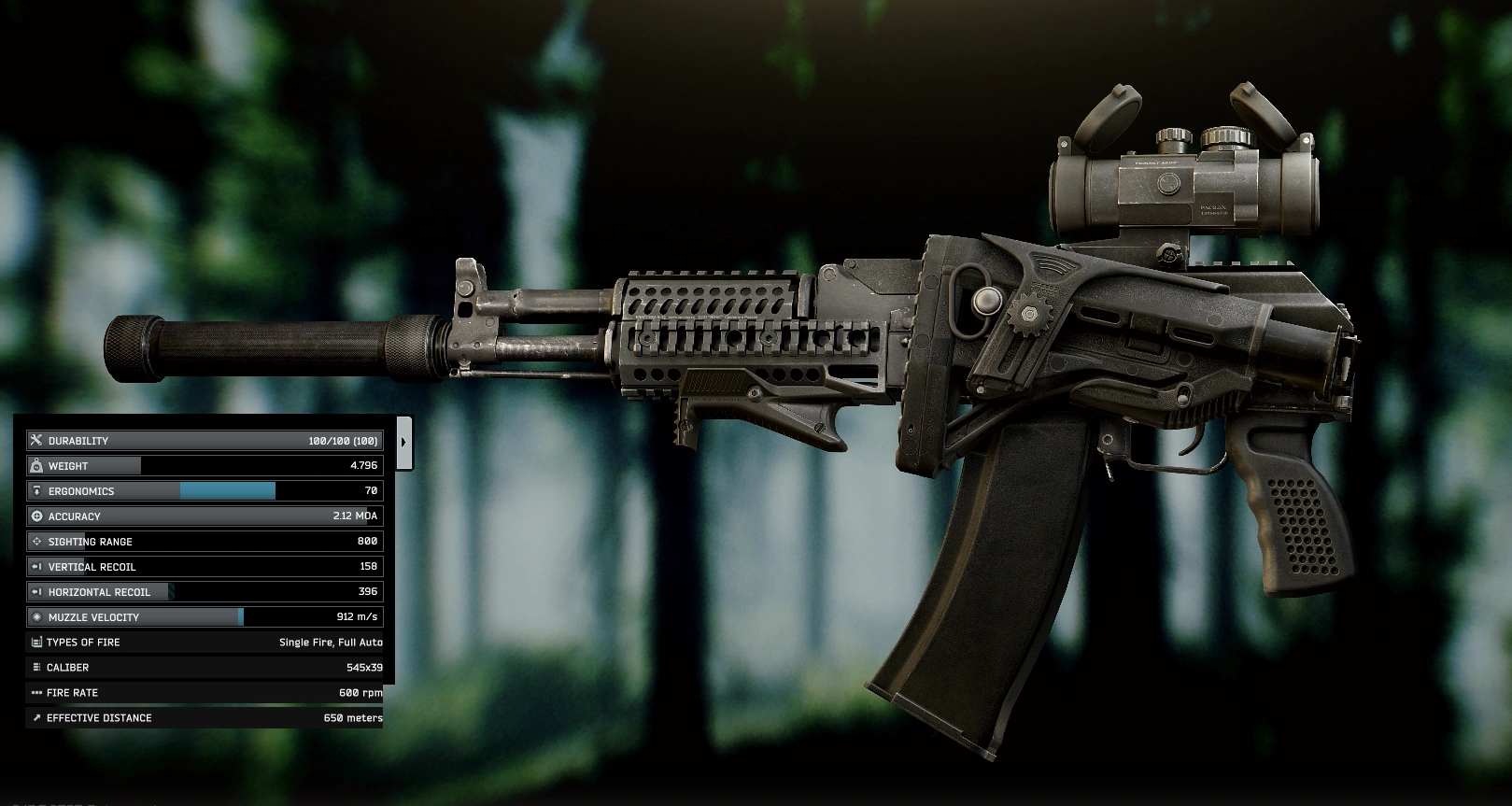Screen dimensions: 1512x806
Task: Click the Muzzle Velocity bullet icon
Action: tap(35, 616)
